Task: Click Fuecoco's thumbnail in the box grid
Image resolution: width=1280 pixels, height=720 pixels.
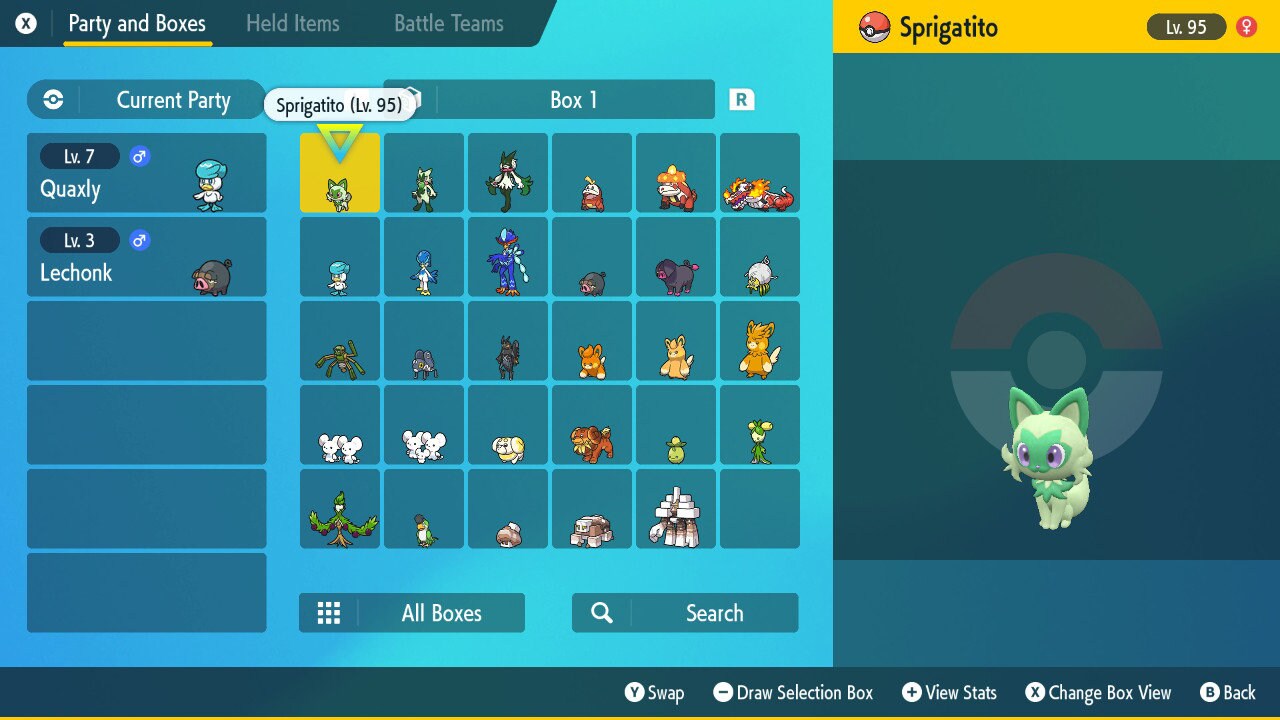Action: point(592,172)
